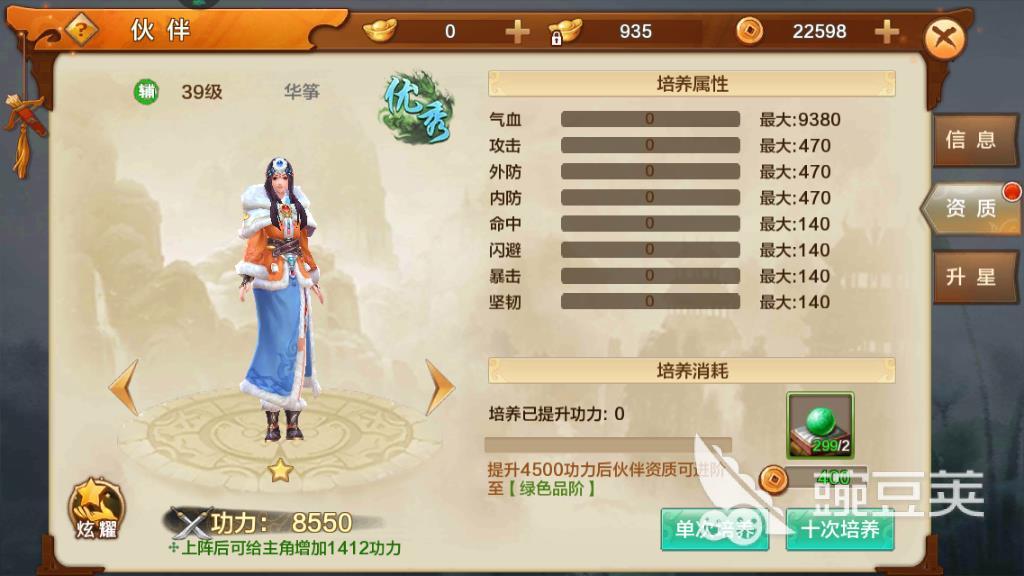Select the 资质 tab

[970, 208]
